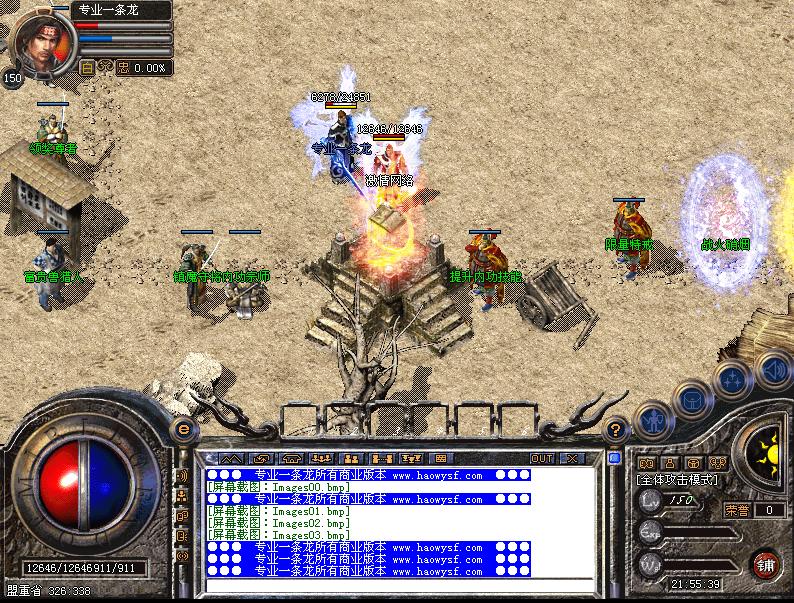The image size is (794, 603).
Task: Click the mountain-shaped icon on chat toolbar
Action: 231,458
